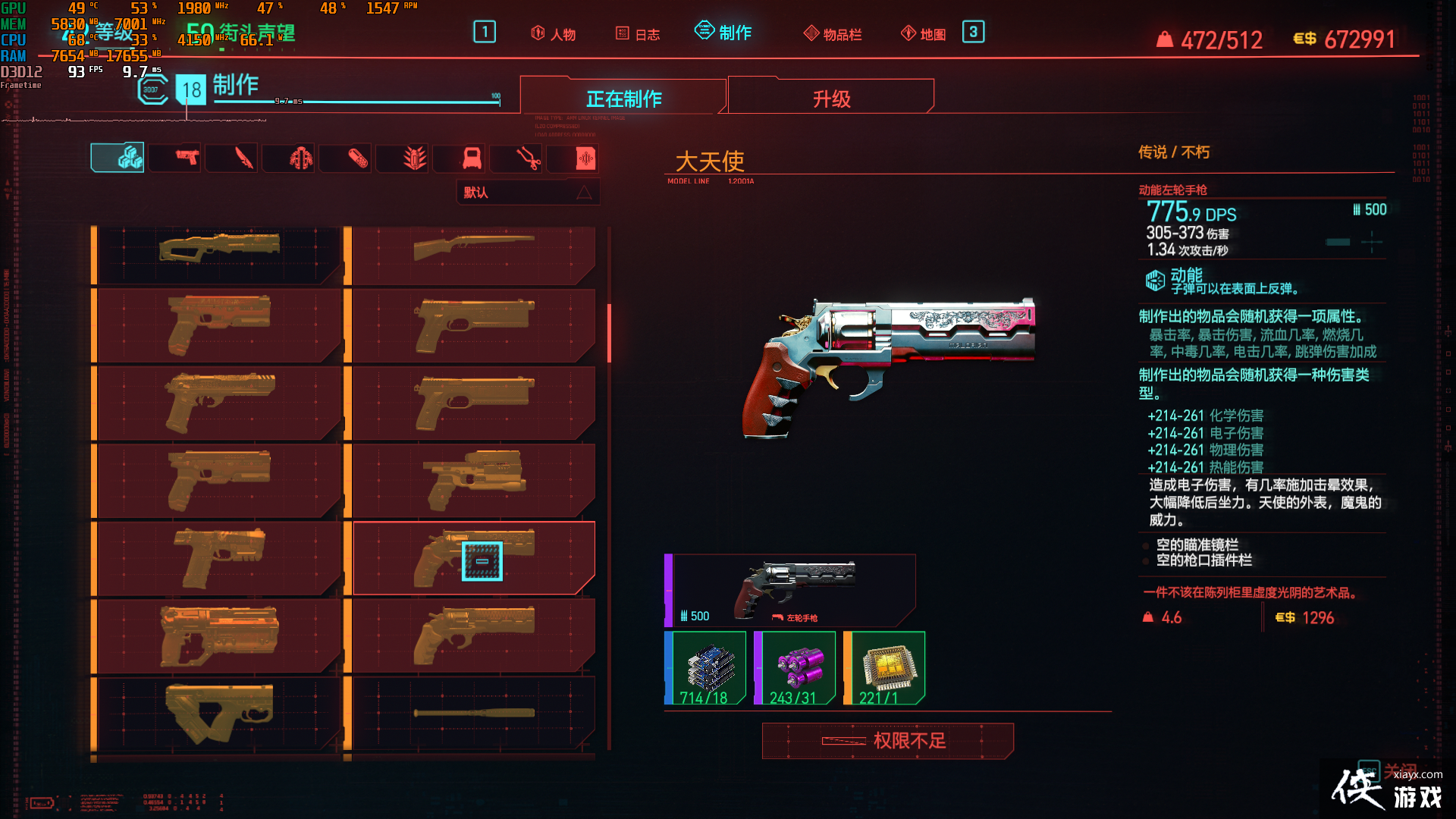Switch to the 升级 upgrade tab

click(x=830, y=97)
